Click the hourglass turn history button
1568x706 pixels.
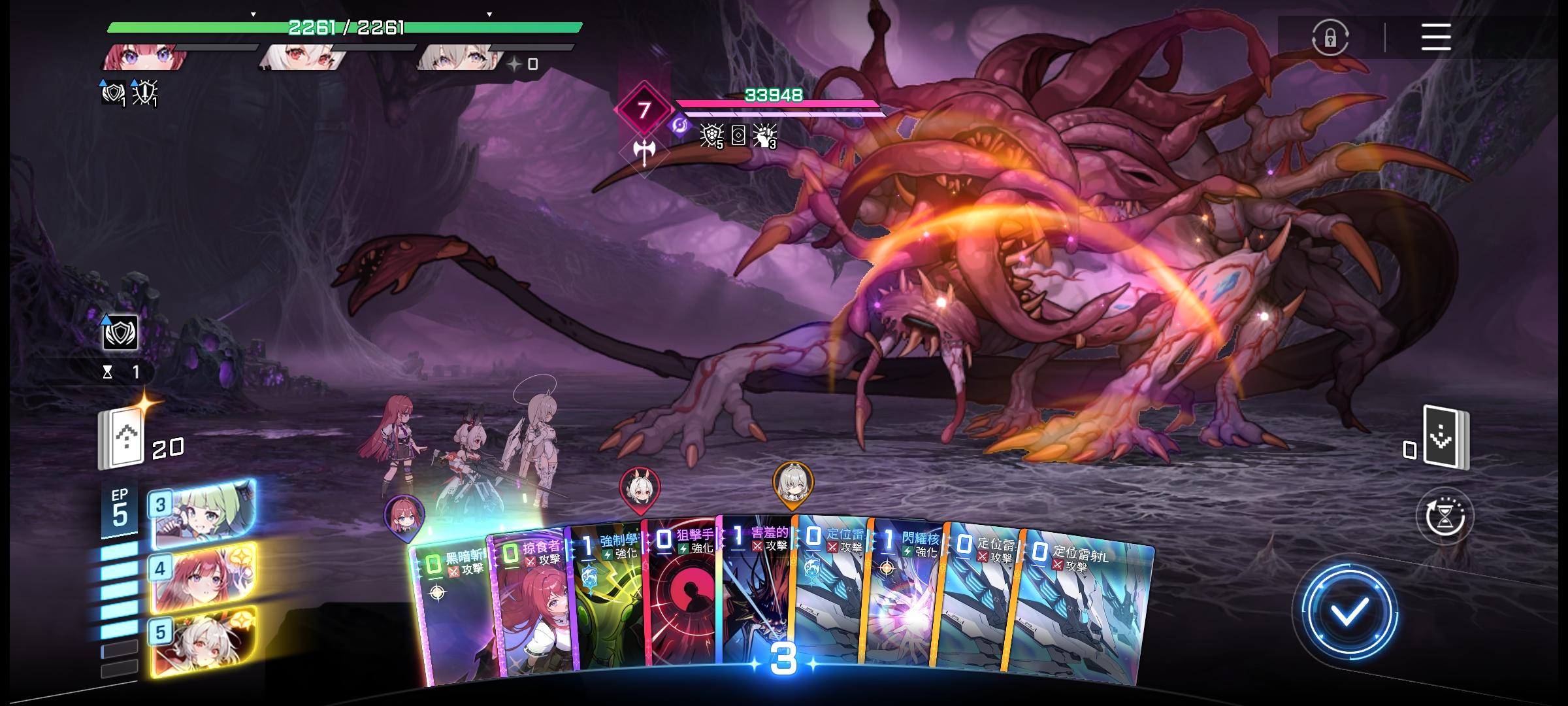point(1445,516)
